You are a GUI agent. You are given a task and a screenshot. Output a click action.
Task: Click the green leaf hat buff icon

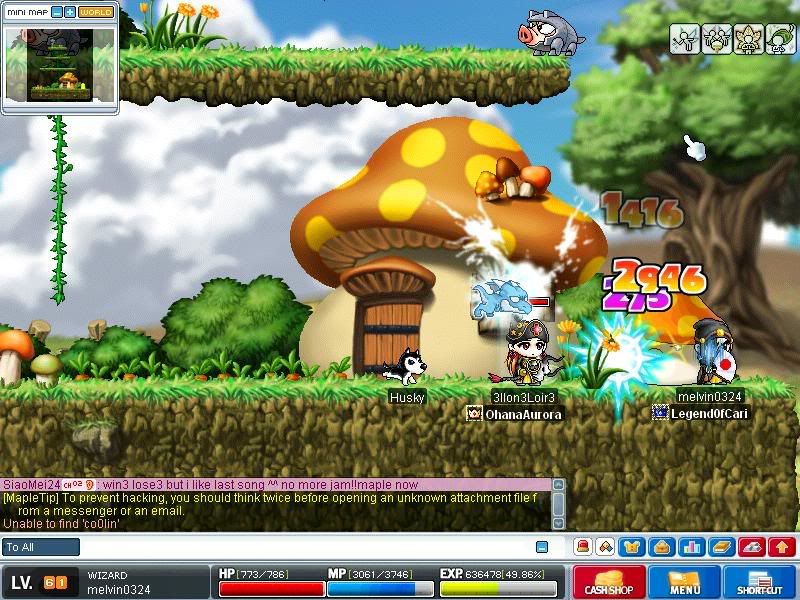pyautogui.click(x=780, y=38)
